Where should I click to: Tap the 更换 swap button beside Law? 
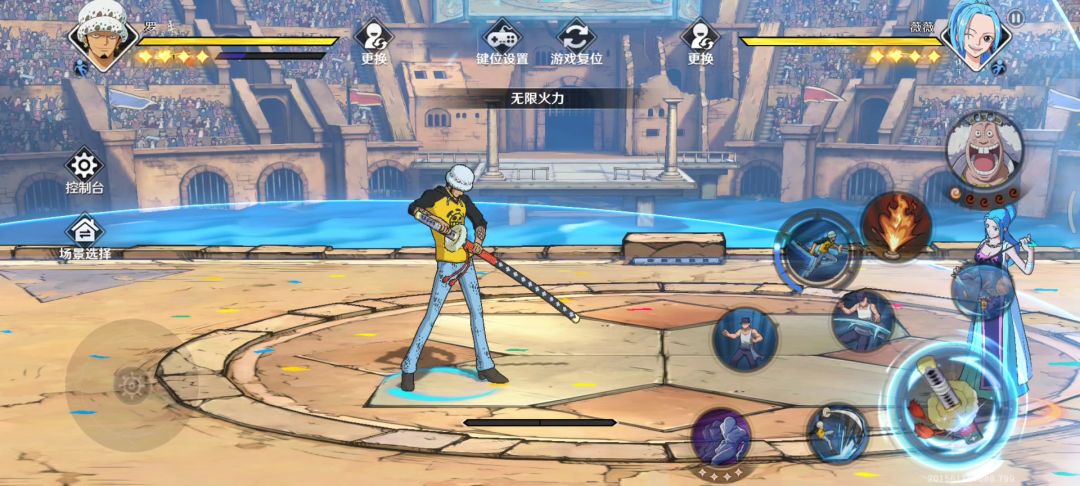tap(374, 42)
